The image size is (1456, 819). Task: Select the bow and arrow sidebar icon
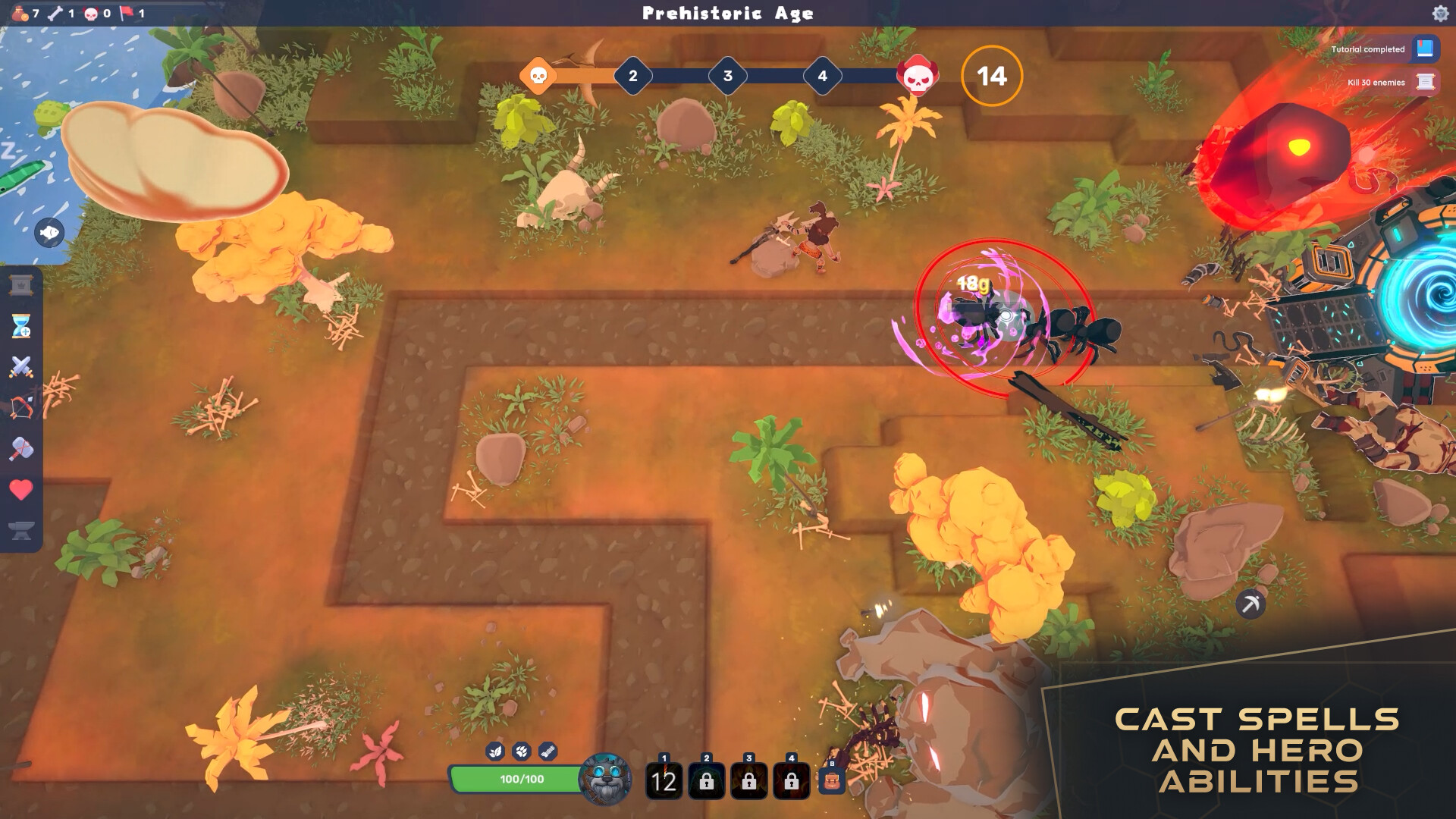(21, 405)
